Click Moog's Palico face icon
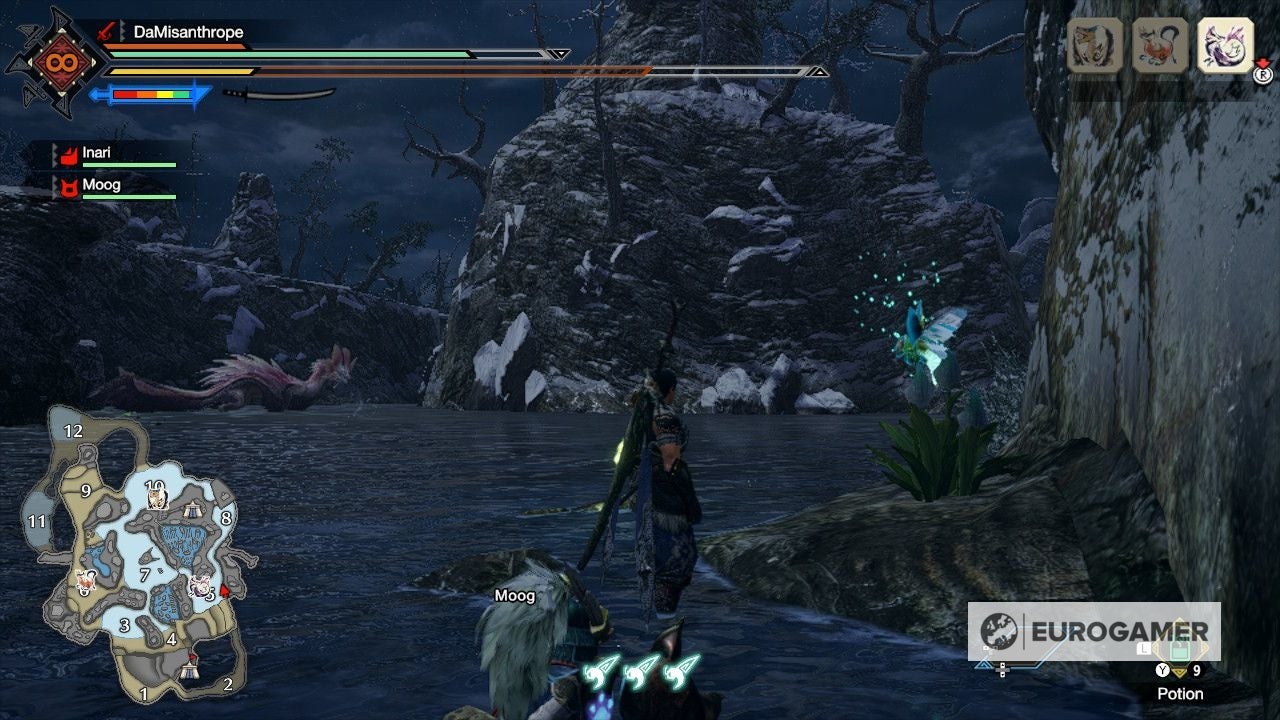Image resolution: width=1280 pixels, height=720 pixels. [x=70, y=185]
